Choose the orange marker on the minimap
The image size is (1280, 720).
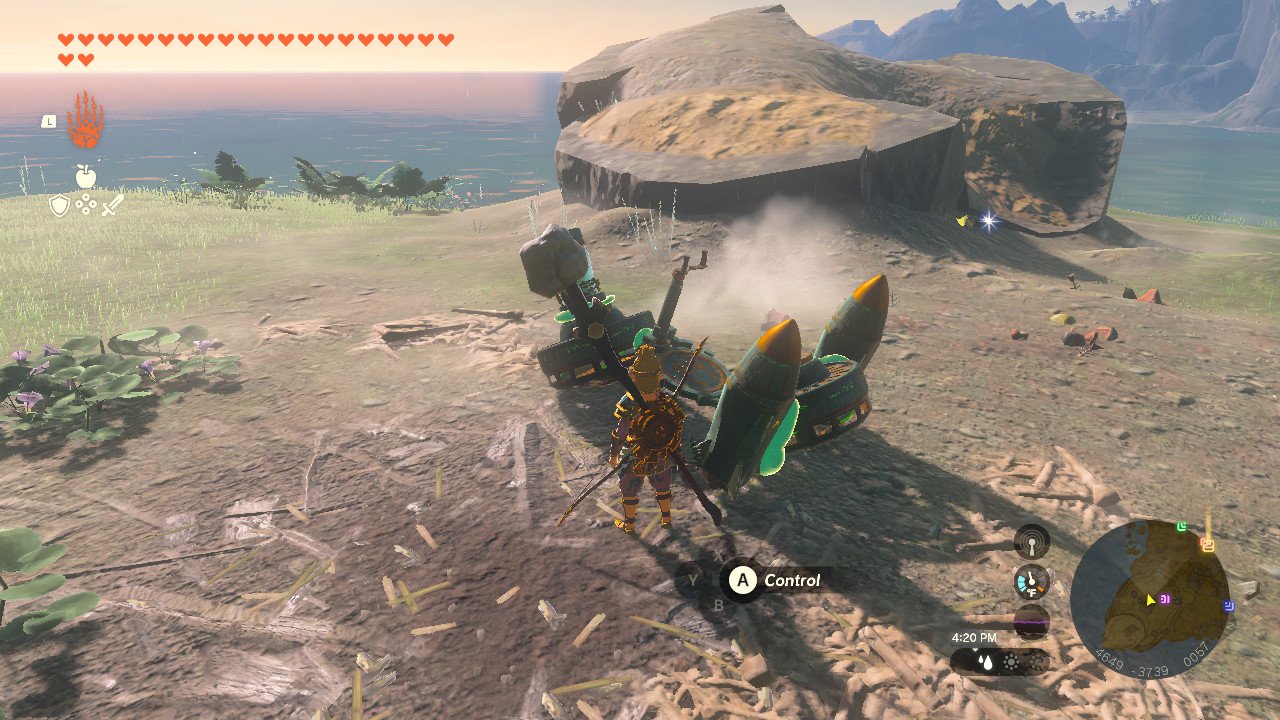1207,545
